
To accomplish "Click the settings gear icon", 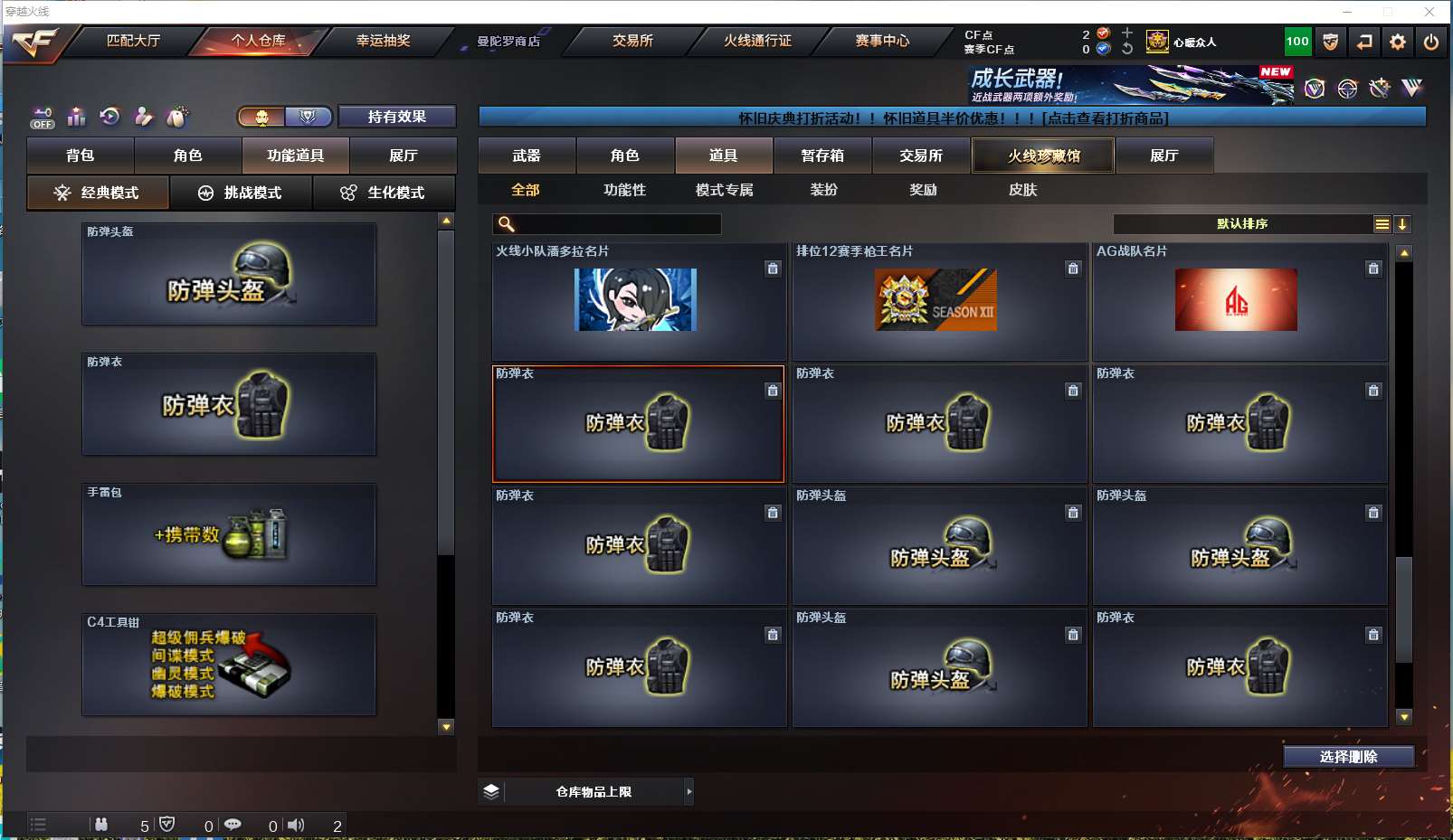I will click(x=1398, y=42).
